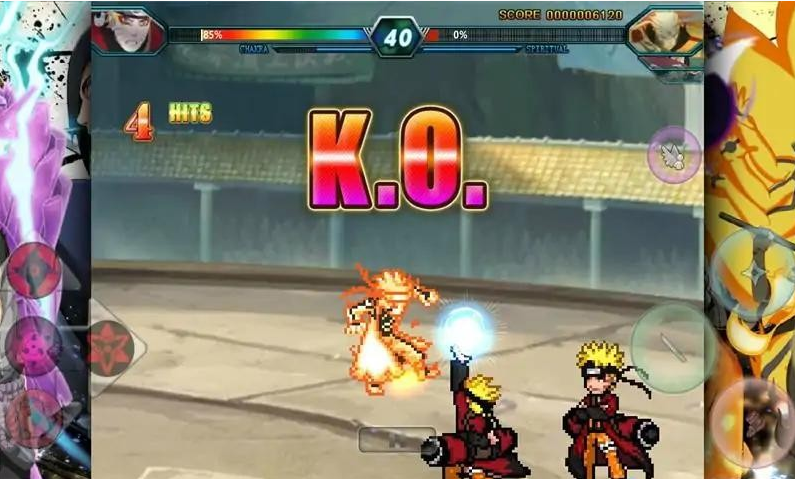Activate the character portrait special bubble
The image size is (795, 479).
[752, 422]
